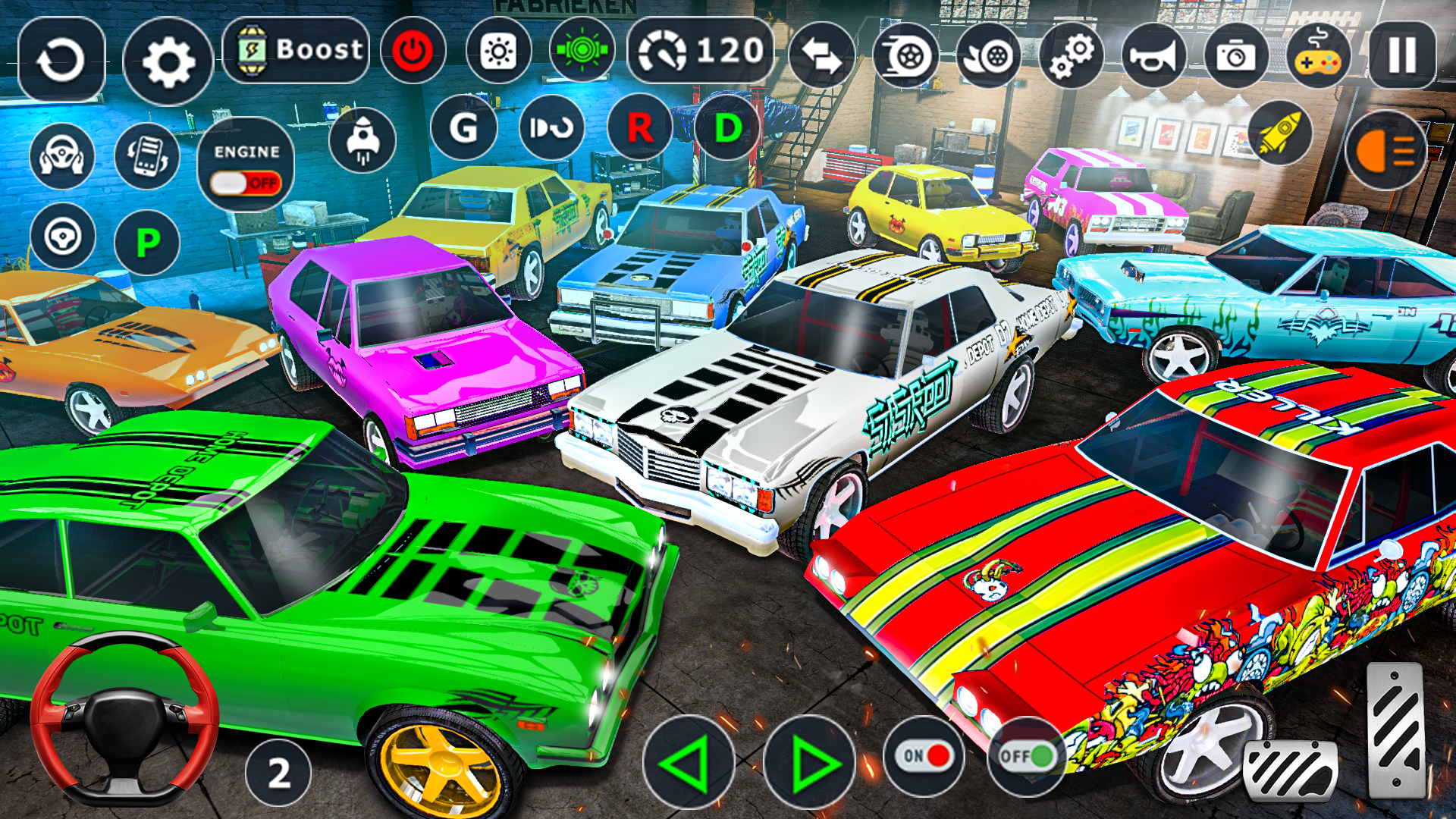Cycle cars with the right green arrow

811,758
